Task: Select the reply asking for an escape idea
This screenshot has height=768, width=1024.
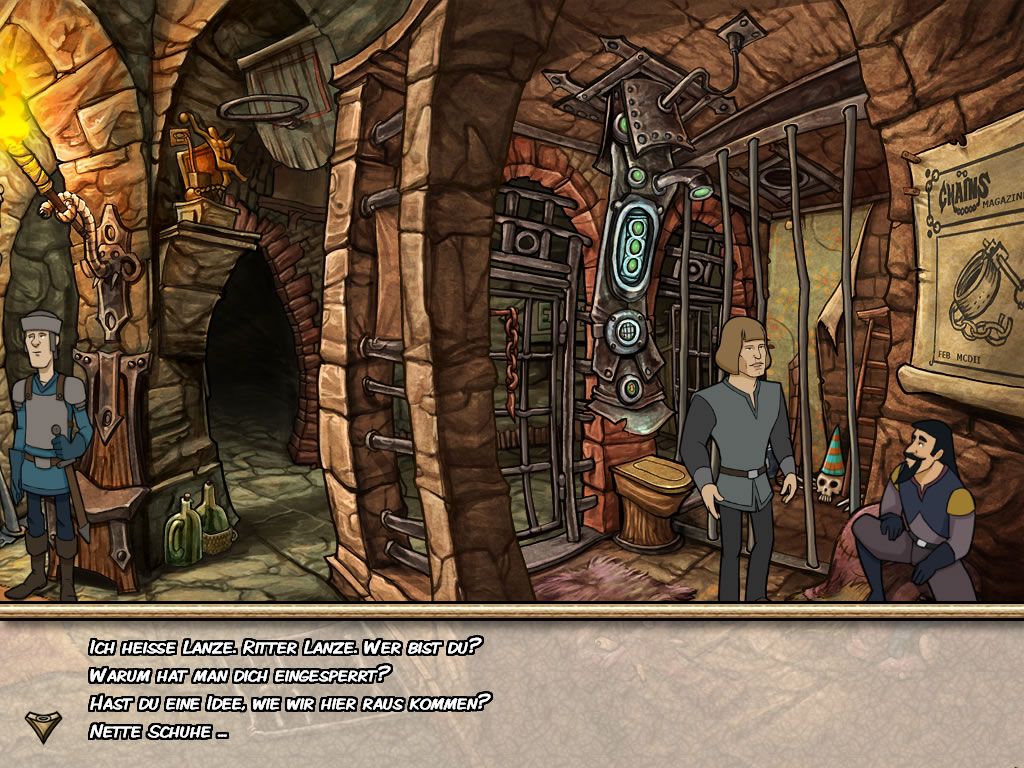Action: tap(290, 702)
